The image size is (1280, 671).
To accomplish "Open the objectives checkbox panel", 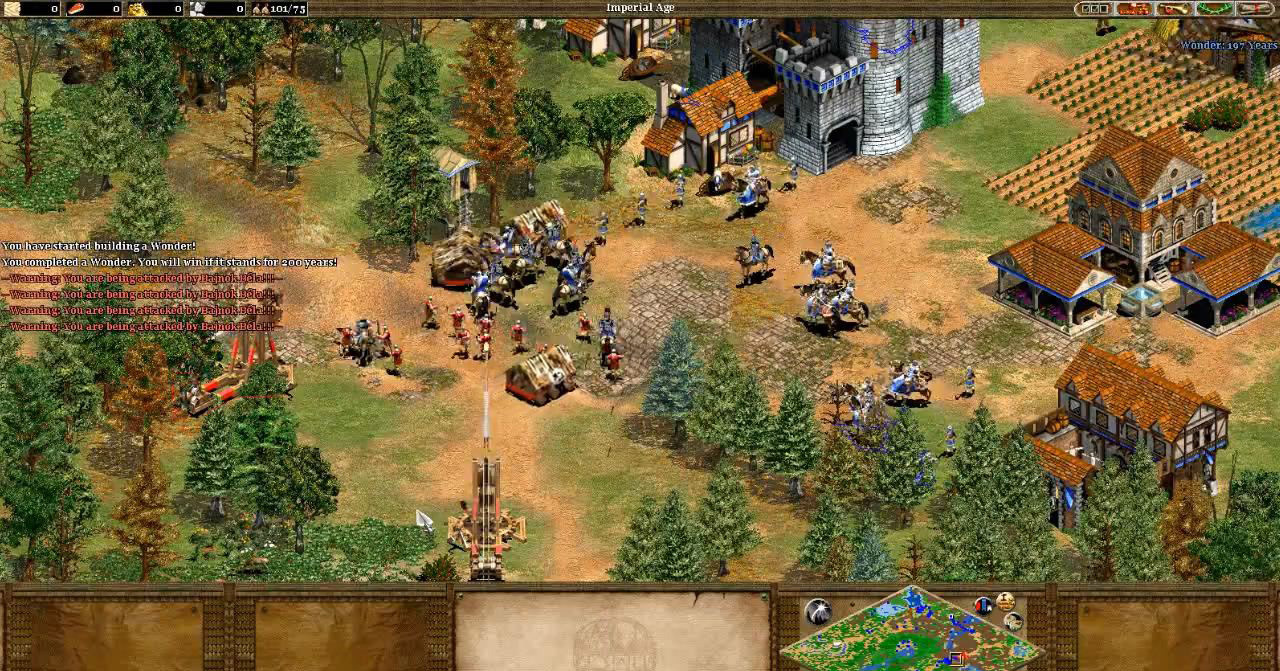I will click(1095, 9).
